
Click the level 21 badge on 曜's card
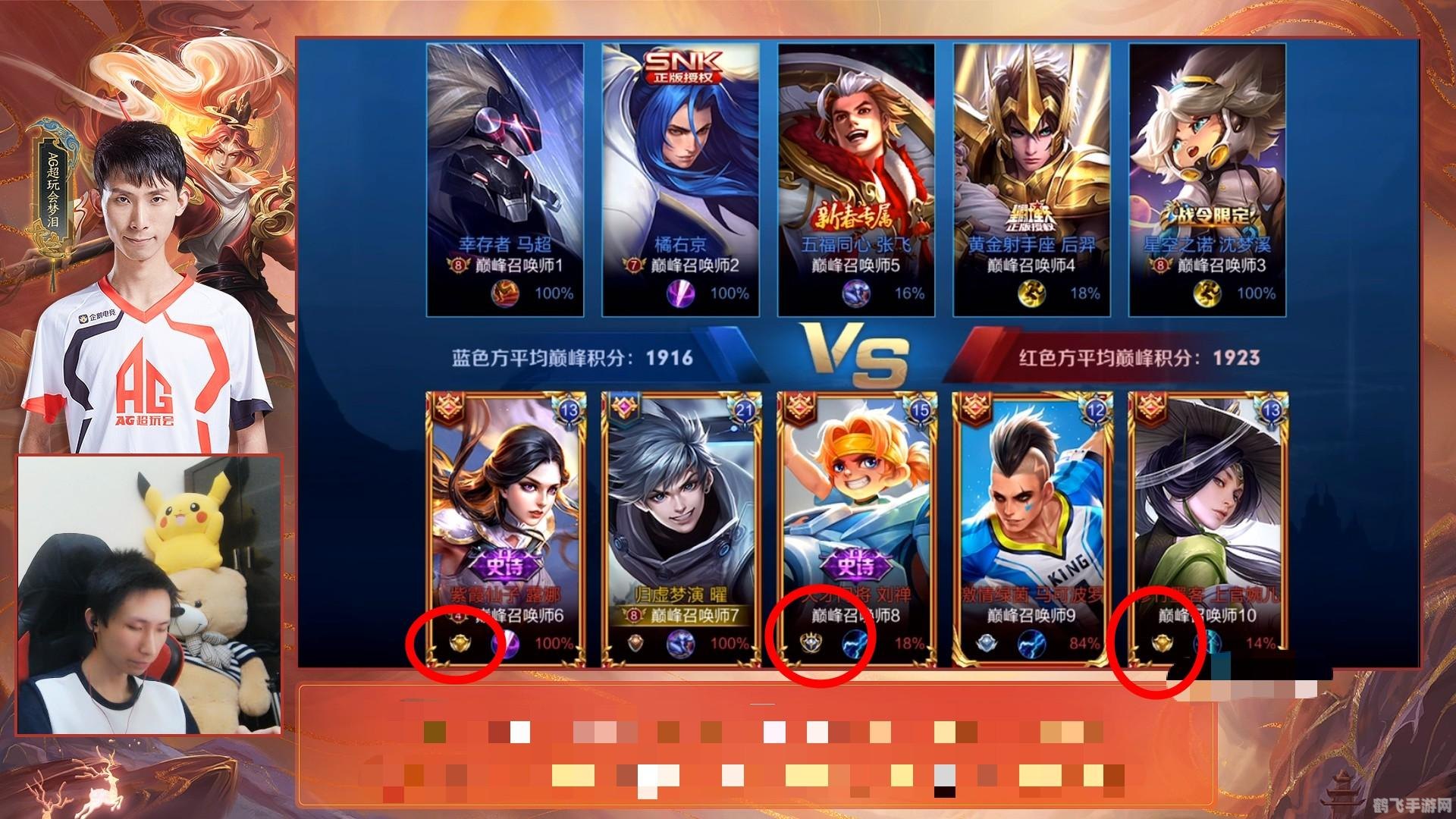(742, 410)
